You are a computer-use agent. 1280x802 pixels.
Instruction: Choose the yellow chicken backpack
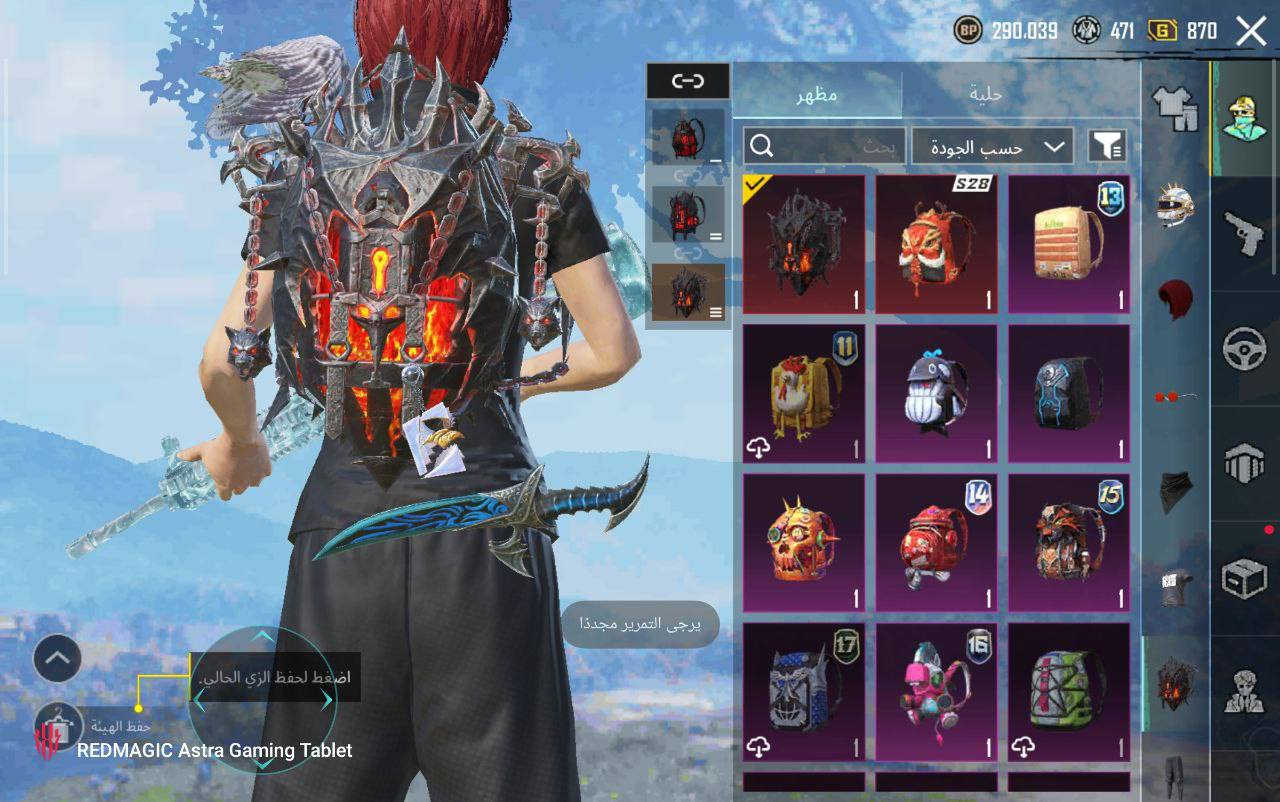[x=804, y=393]
